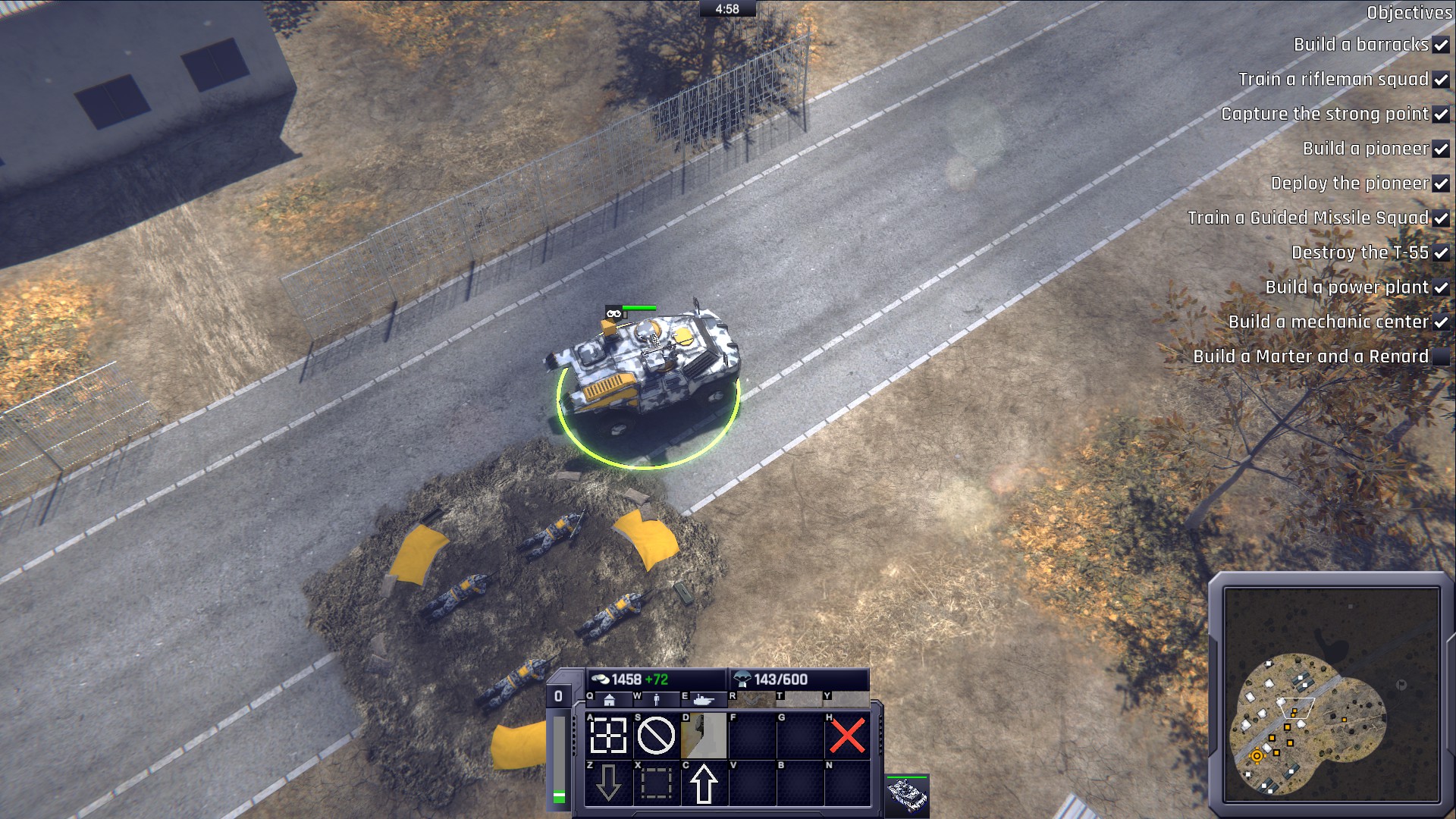Open the vehicles tab (E)
This screenshot has width=1456, height=819.
click(x=703, y=700)
